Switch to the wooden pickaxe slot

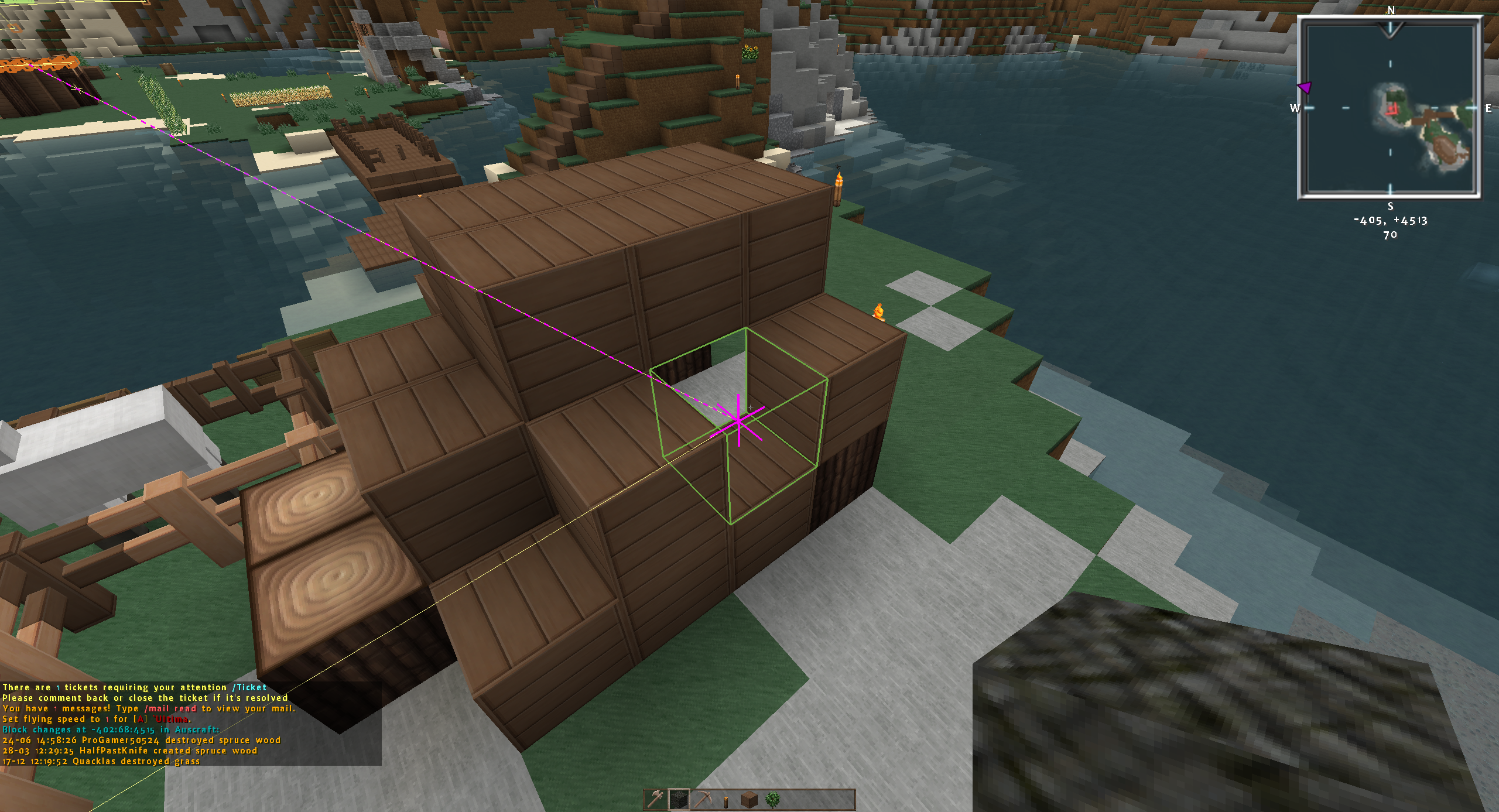703,799
